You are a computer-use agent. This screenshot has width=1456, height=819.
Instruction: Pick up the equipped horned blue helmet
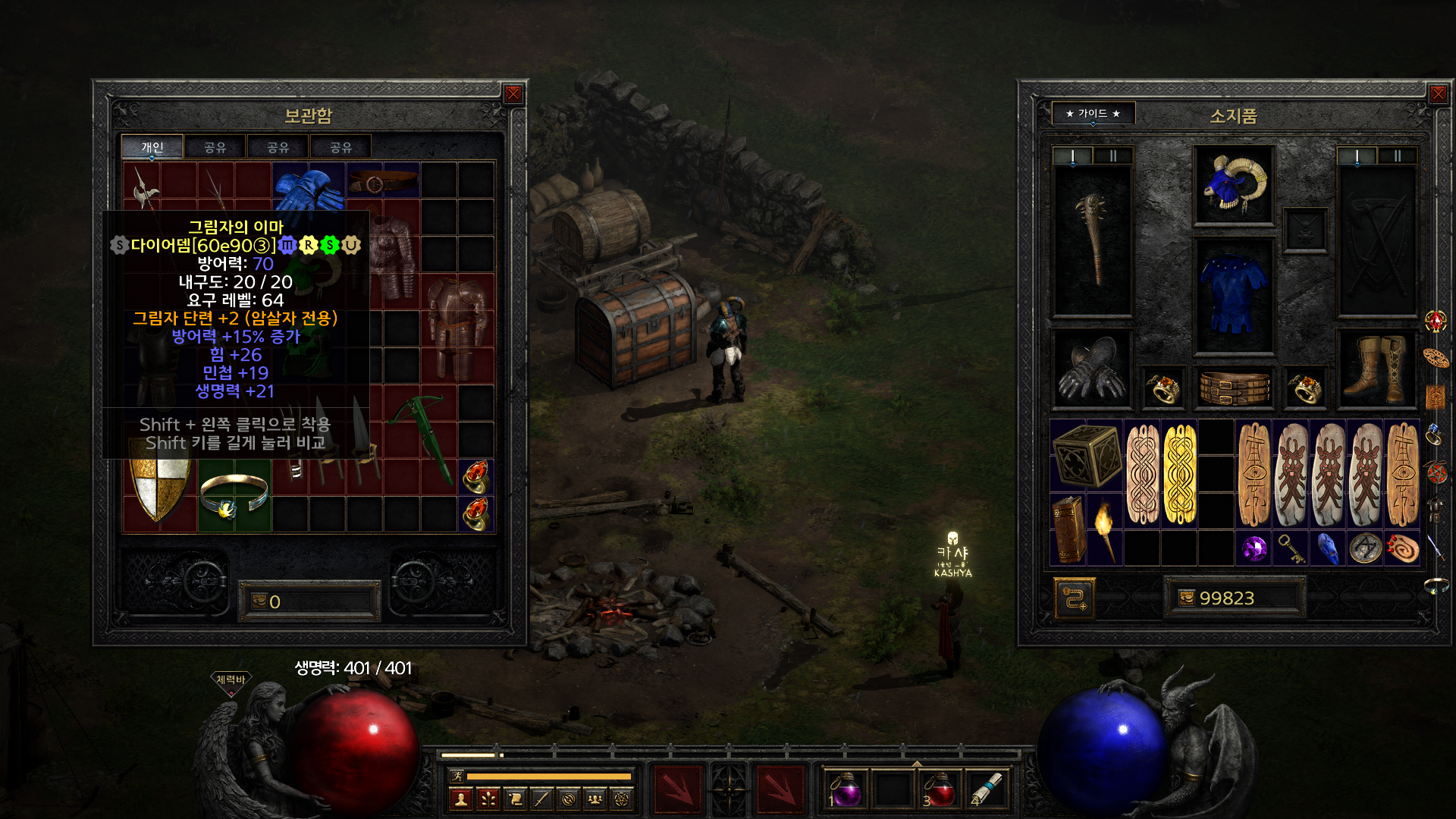[1234, 185]
